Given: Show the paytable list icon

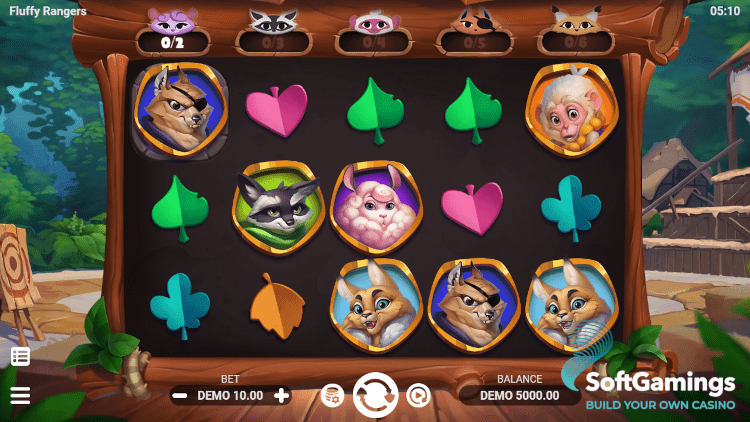Looking at the screenshot, I should (x=20, y=356).
